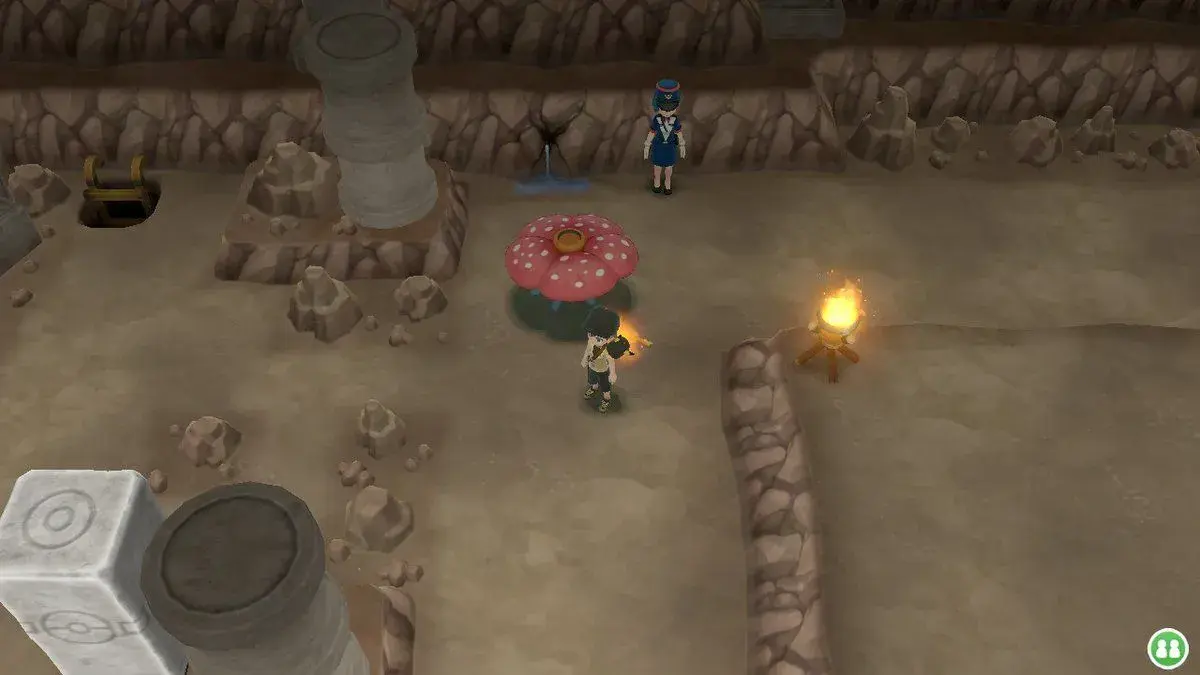The width and height of the screenshot is (1200, 675).
Task: Open the green two-player icon
Action: coord(1166,647)
